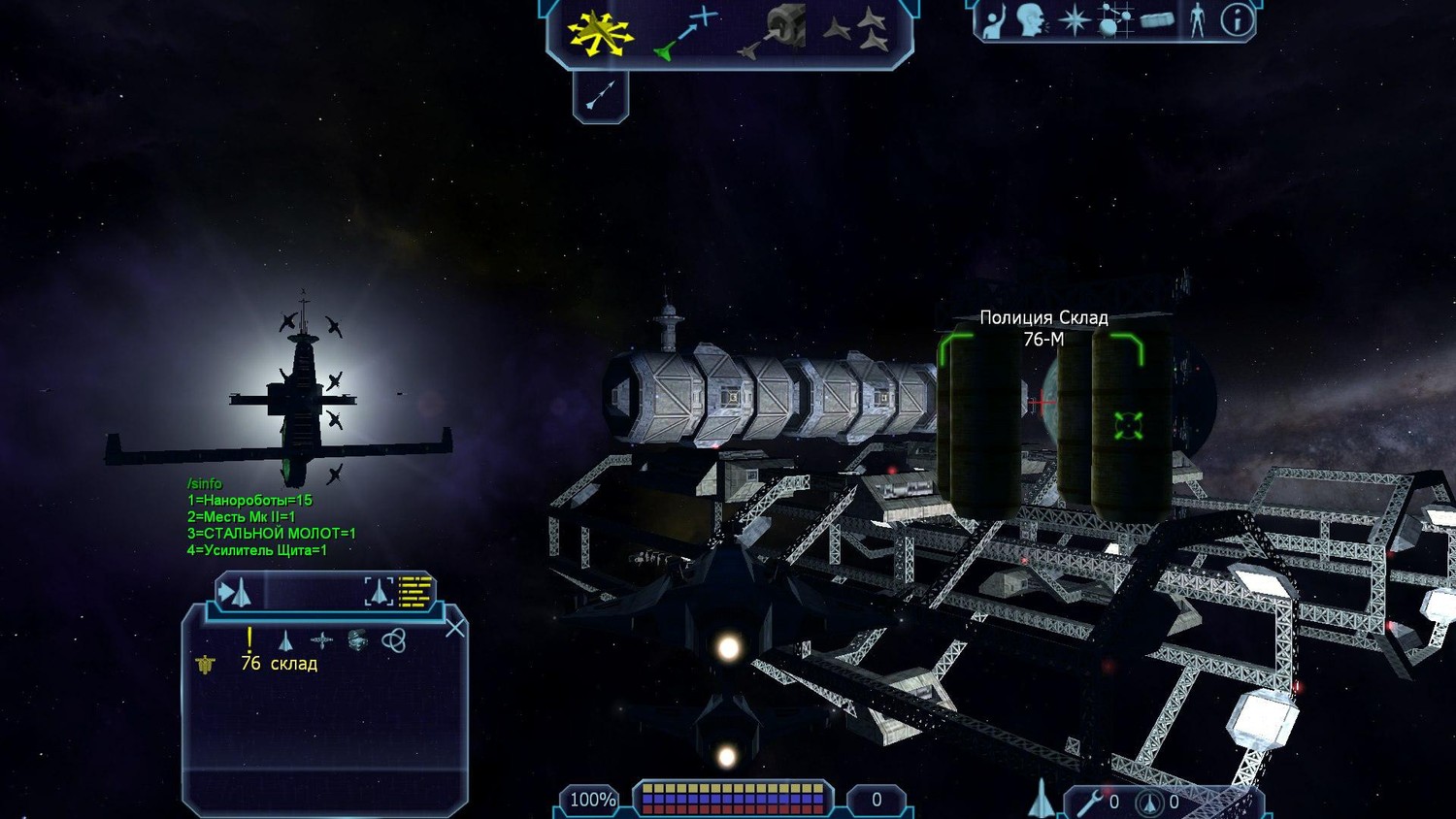Toggle the cruise arrow button below maneuvers
1456x819 pixels.
pos(601,95)
